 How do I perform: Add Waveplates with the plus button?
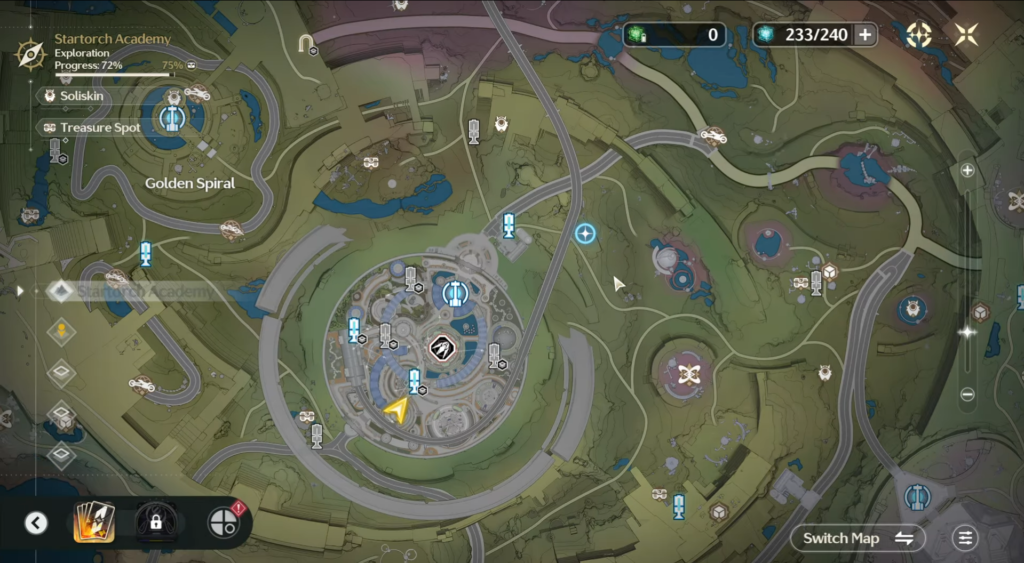864,35
